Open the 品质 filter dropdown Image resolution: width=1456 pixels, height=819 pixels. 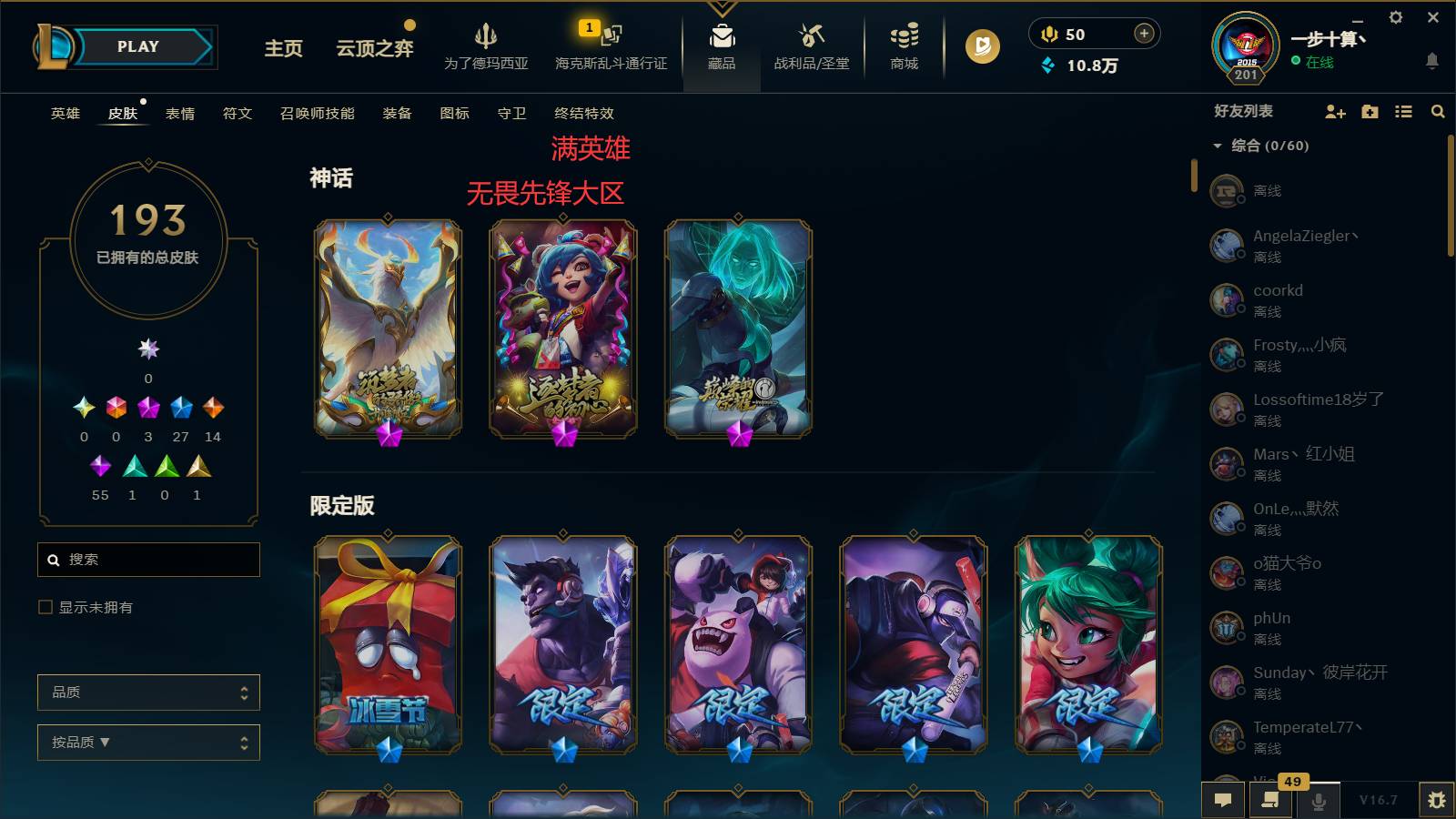tap(148, 693)
